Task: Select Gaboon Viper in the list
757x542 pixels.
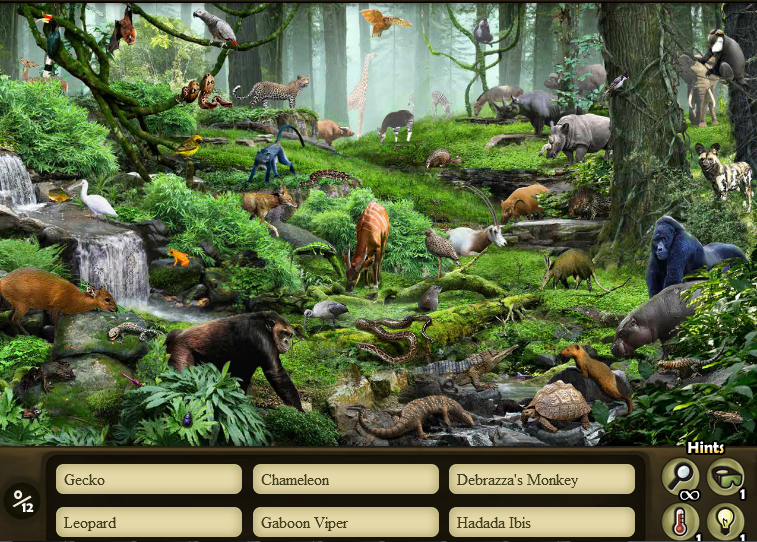Action: click(345, 522)
